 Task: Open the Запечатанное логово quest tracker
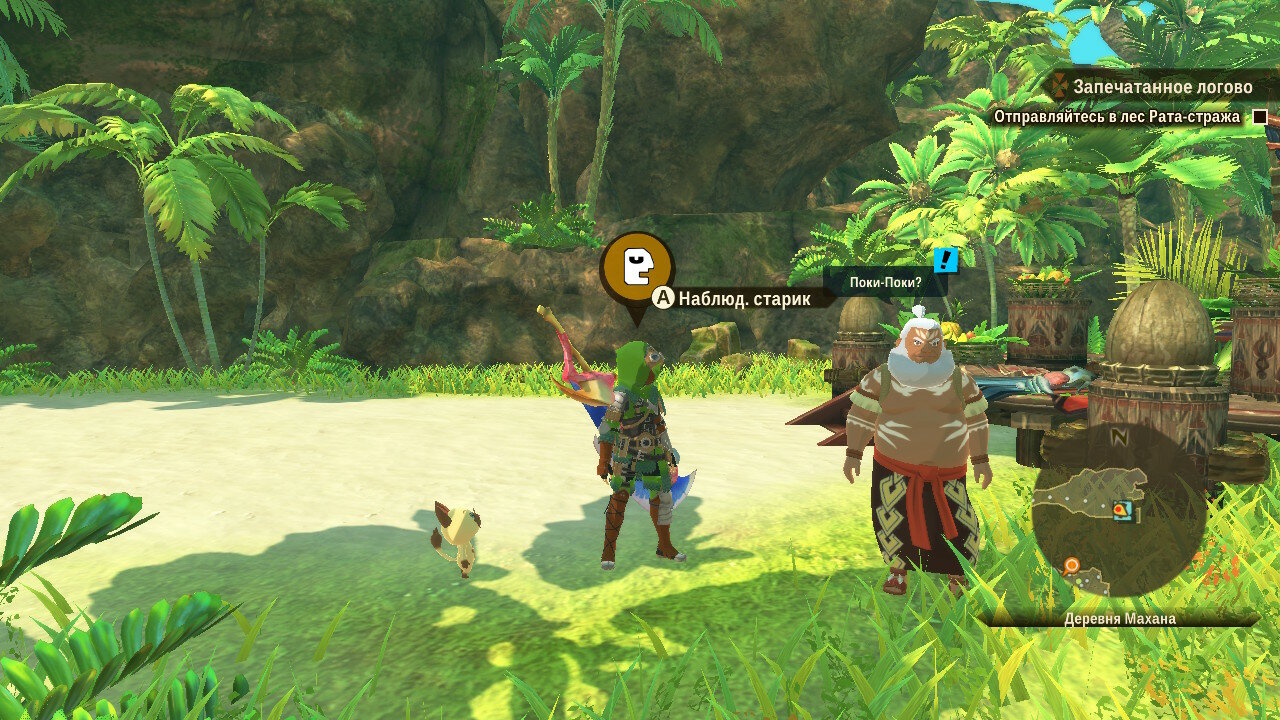(1160, 87)
